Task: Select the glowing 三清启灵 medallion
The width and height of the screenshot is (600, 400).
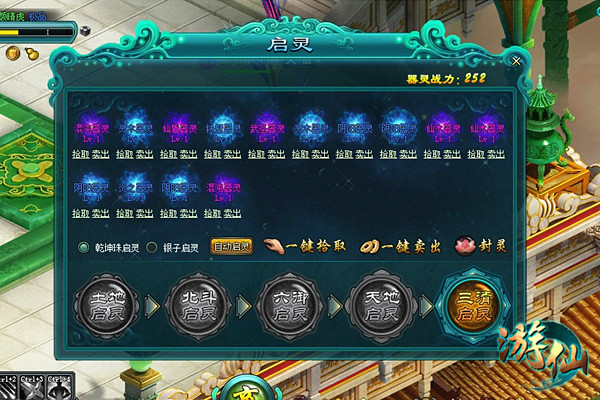Action: click(471, 305)
